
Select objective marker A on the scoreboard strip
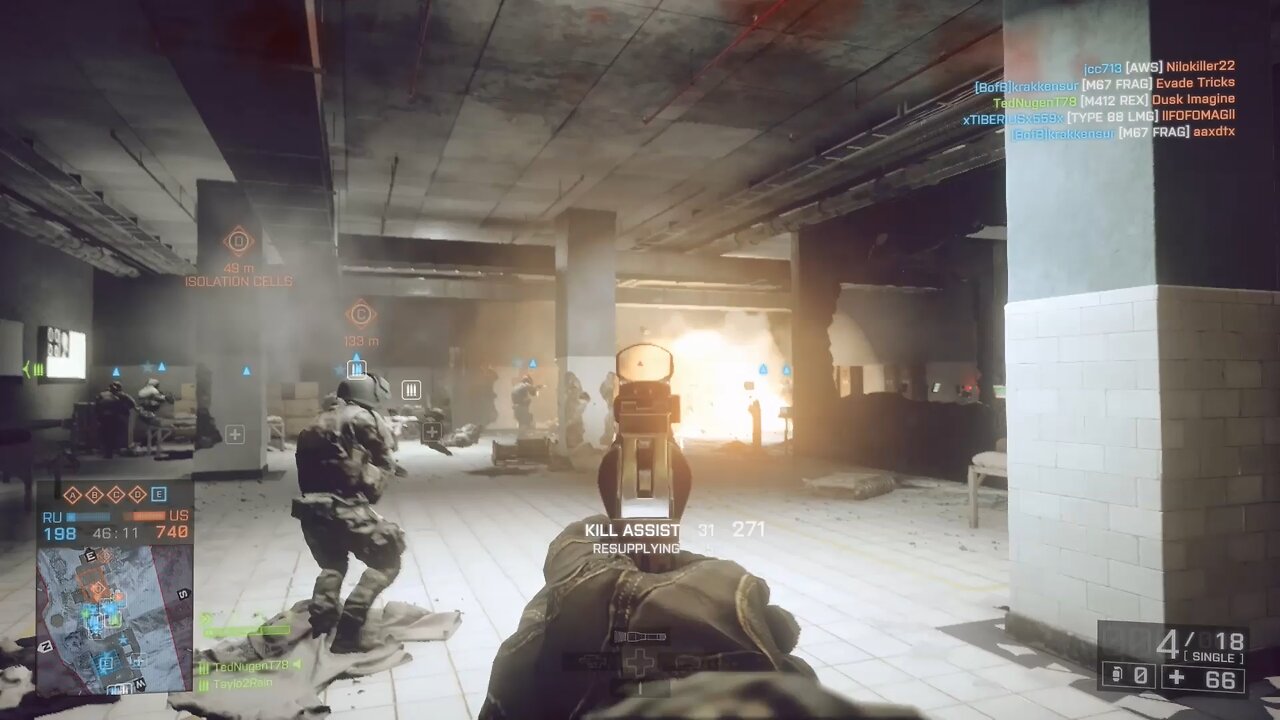(73, 495)
